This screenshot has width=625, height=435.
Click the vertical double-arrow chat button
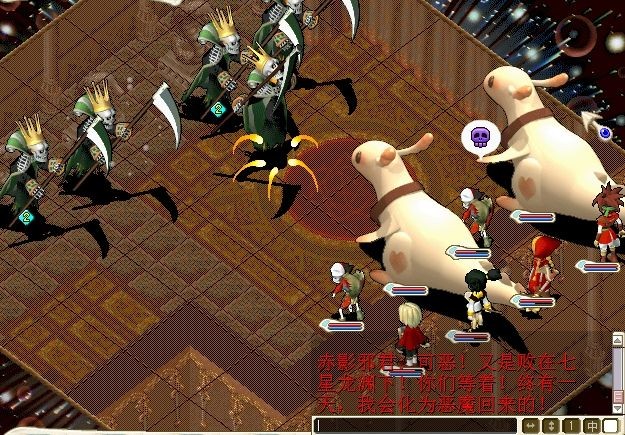pos(550,426)
